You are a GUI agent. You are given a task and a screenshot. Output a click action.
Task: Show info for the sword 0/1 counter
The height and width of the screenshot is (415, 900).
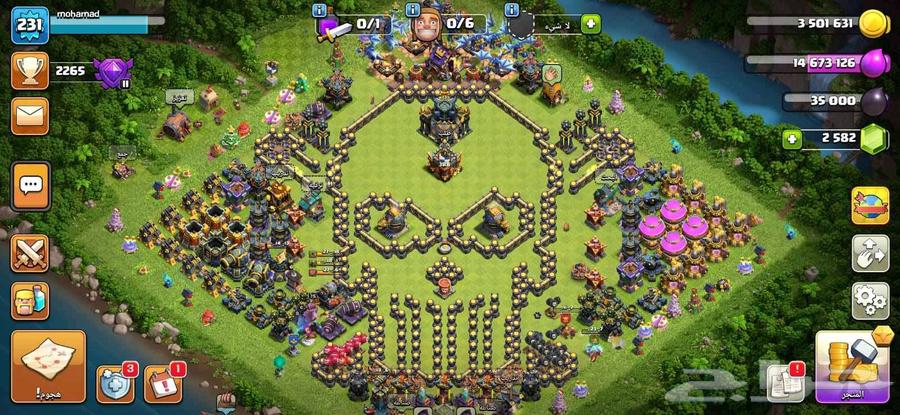(x=320, y=10)
